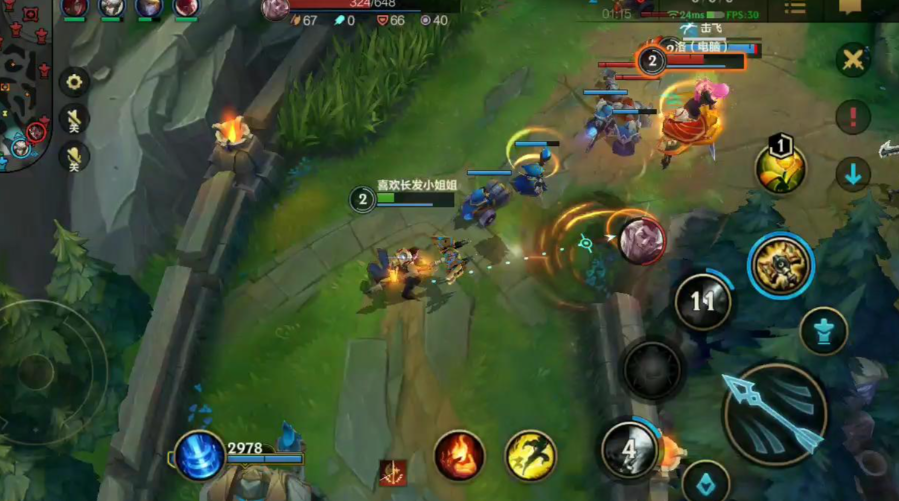Recall with the blue swirl button
The height and width of the screenshot is (501, 899).
point(200,455)
